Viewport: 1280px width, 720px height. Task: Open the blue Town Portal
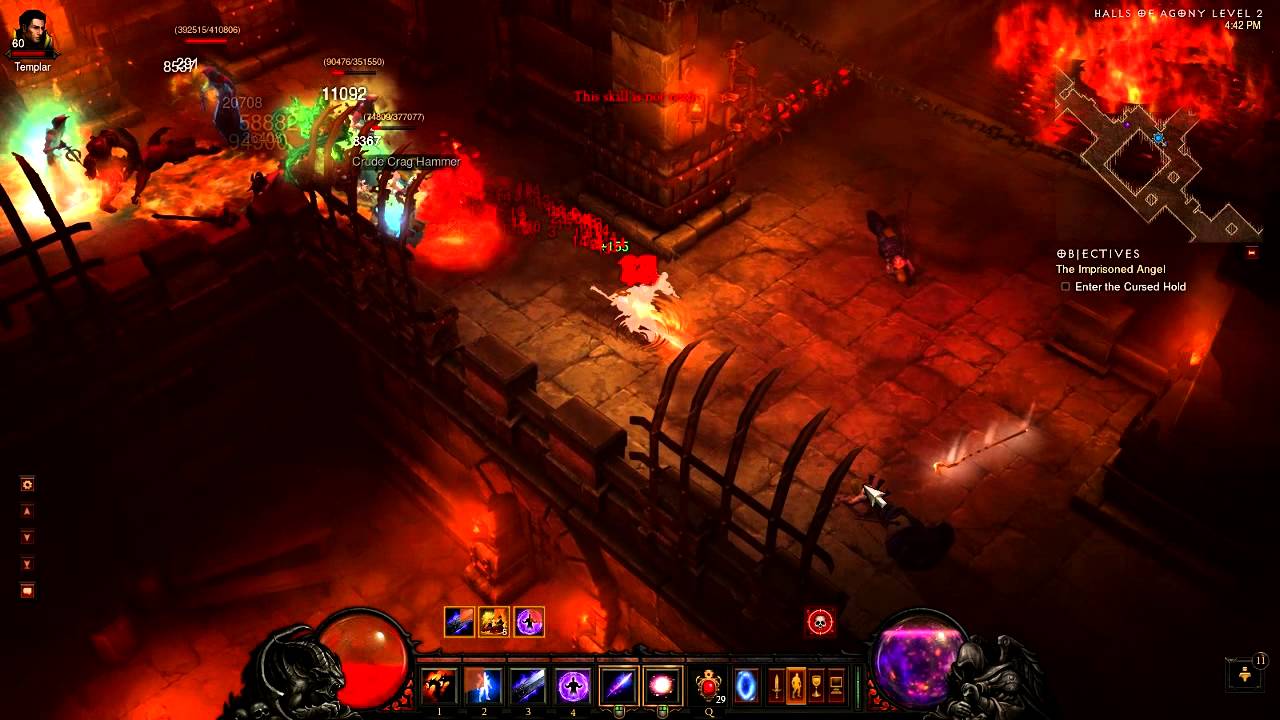[746, 686]
